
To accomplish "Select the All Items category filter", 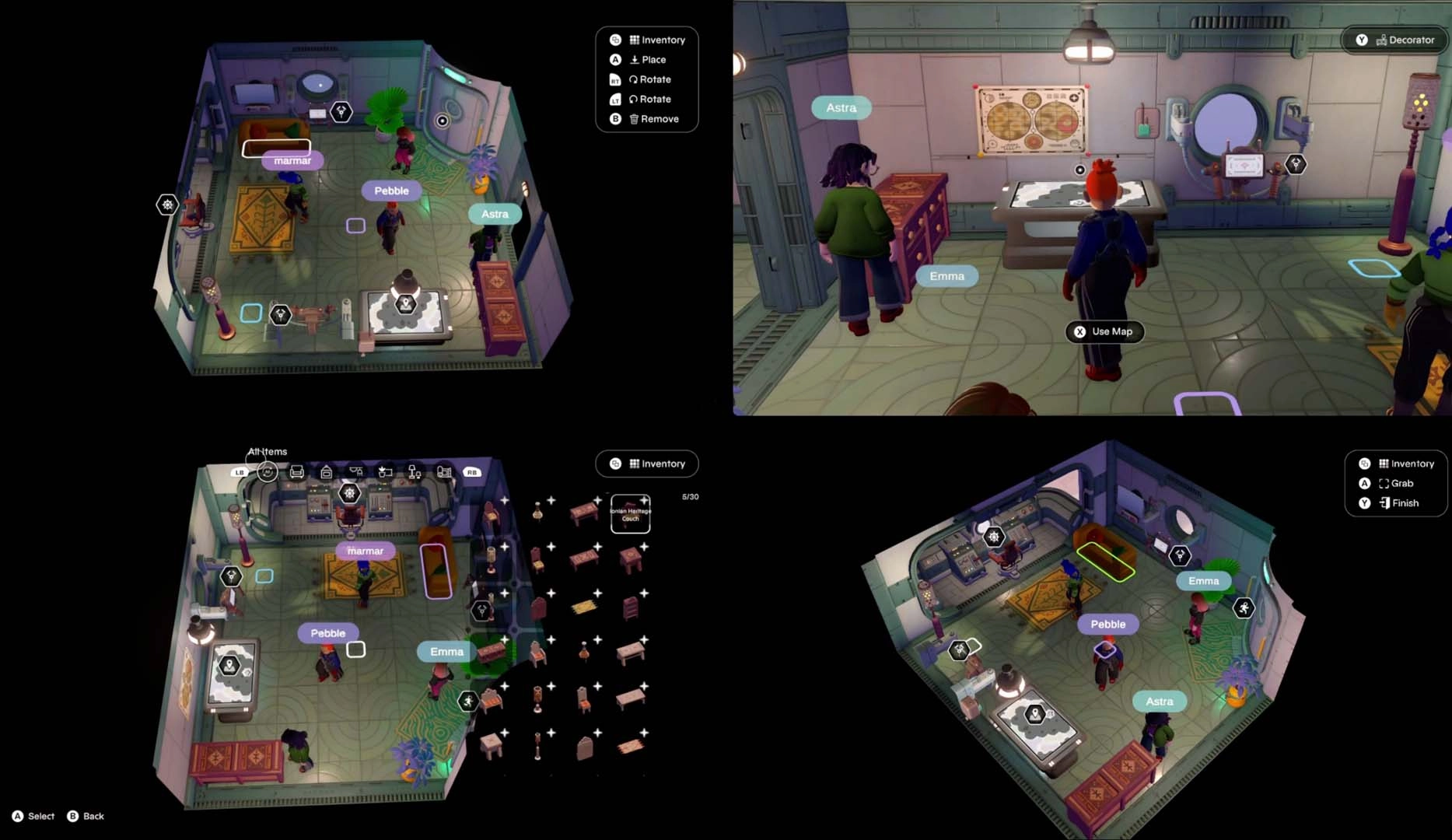I will point(266,470).
